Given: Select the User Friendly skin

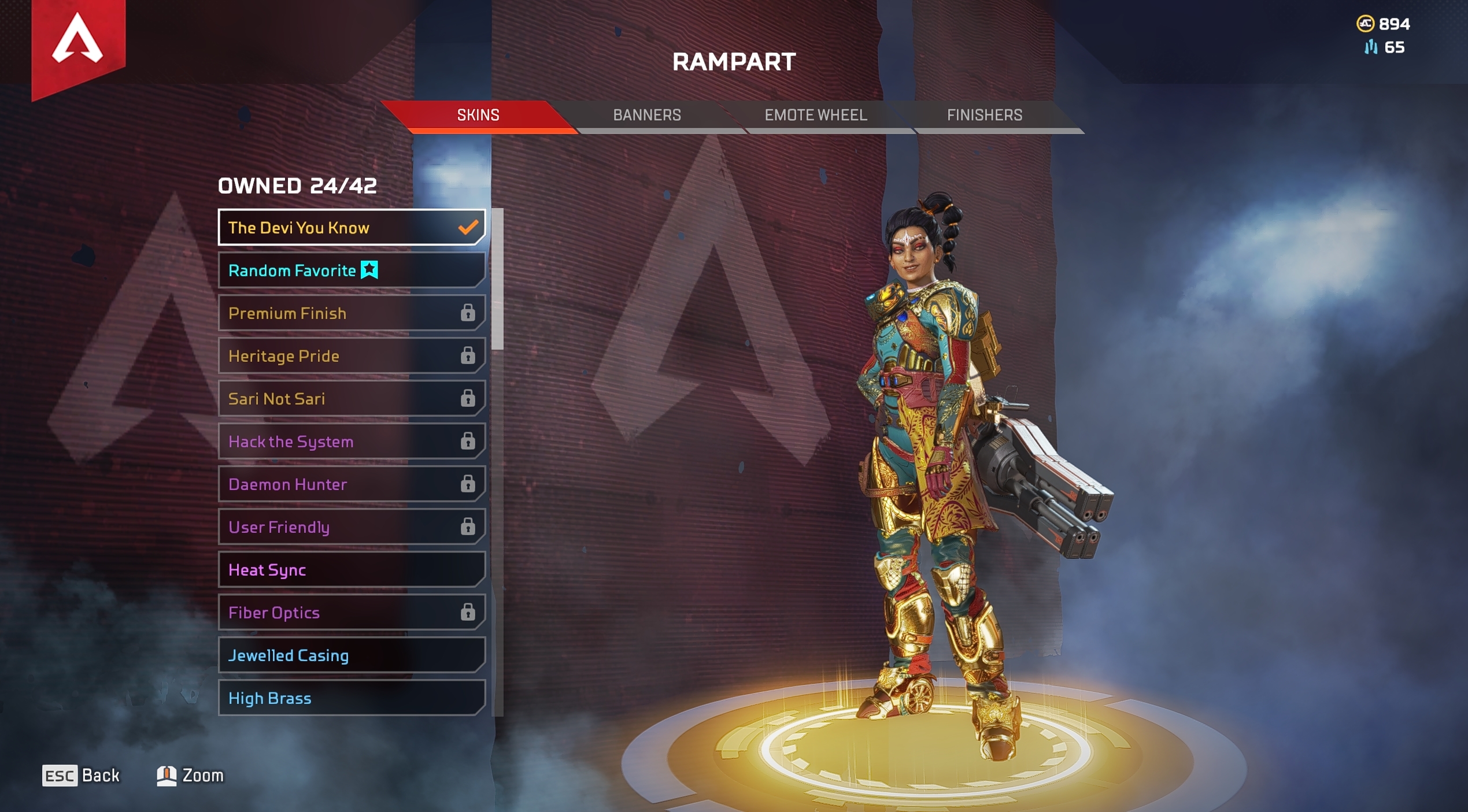Looking at the screenshot, I should [351, 526].
